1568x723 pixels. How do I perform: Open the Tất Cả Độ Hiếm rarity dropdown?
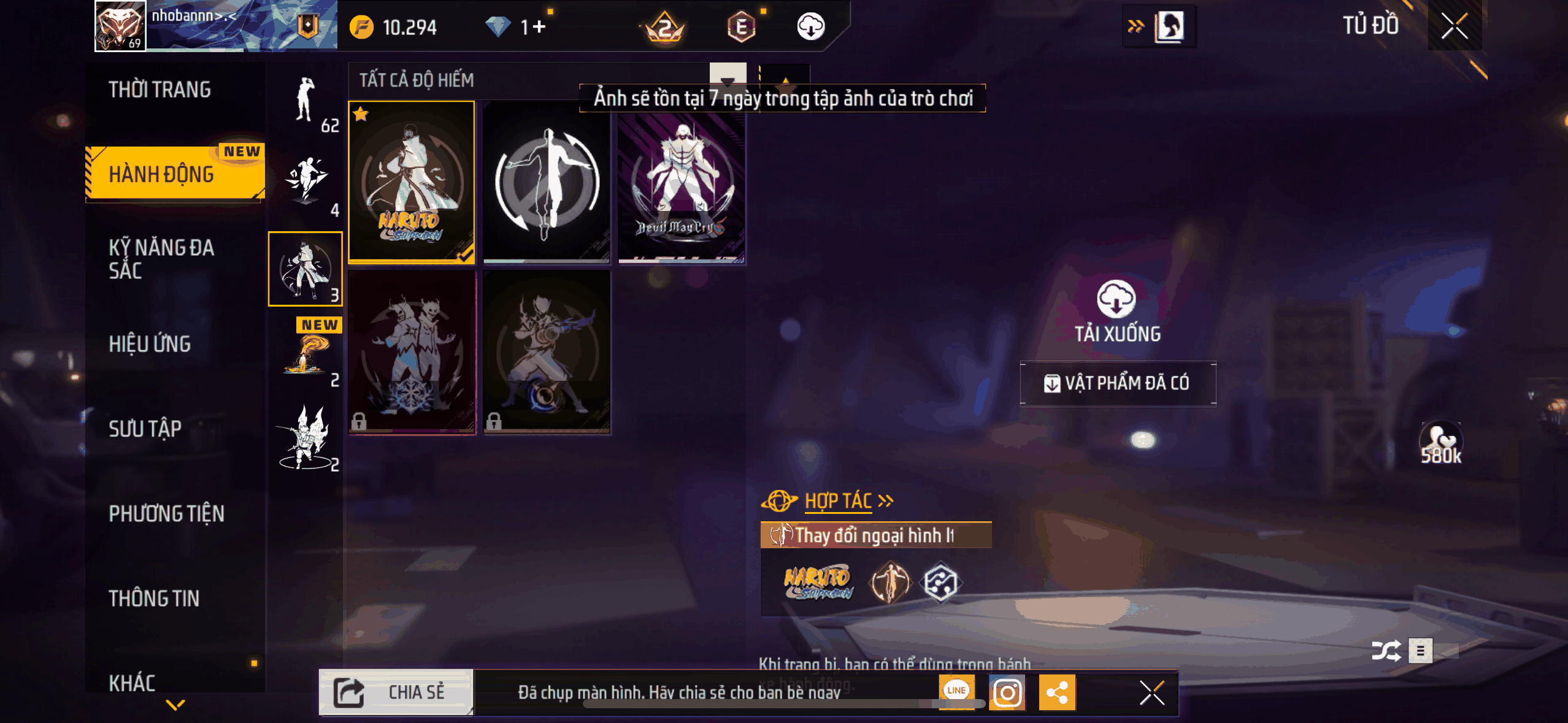(x=727, y=80)
